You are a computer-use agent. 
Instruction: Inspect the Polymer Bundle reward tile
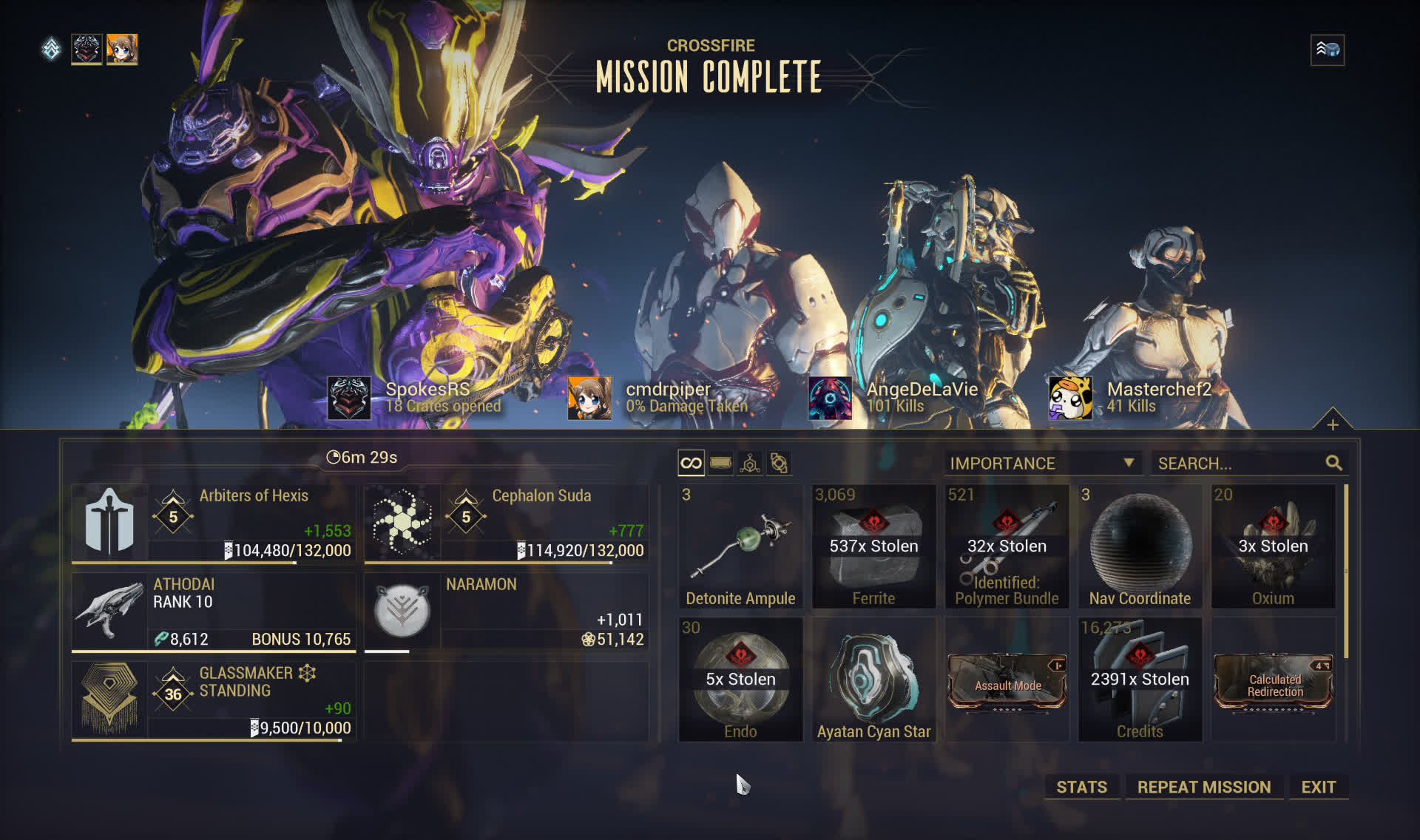(x=1007, y=546)
